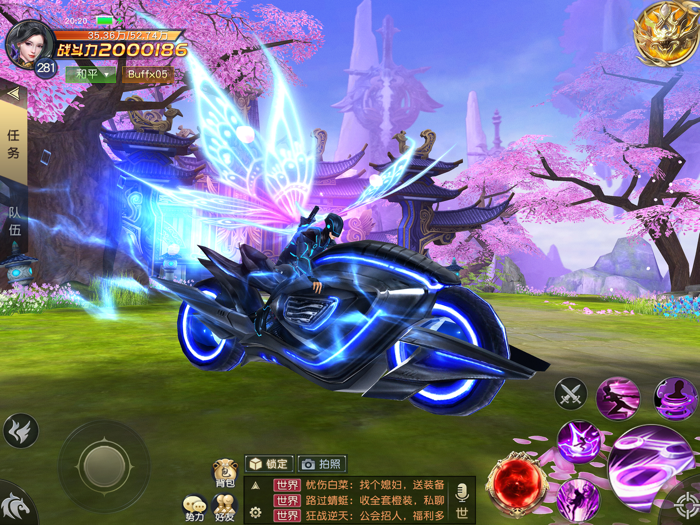Collapse the side panel with the arrow
700x525 pixels.
click(13, 93)
